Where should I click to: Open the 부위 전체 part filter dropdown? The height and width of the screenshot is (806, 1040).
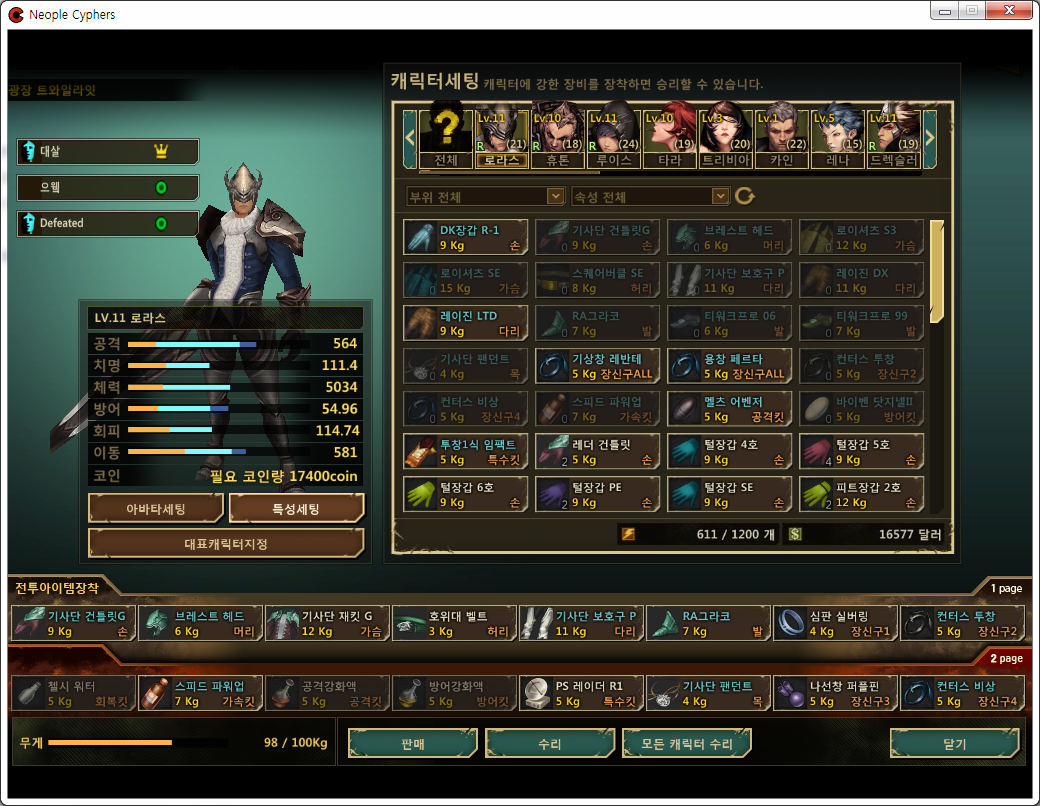click(x=486, y=197)
